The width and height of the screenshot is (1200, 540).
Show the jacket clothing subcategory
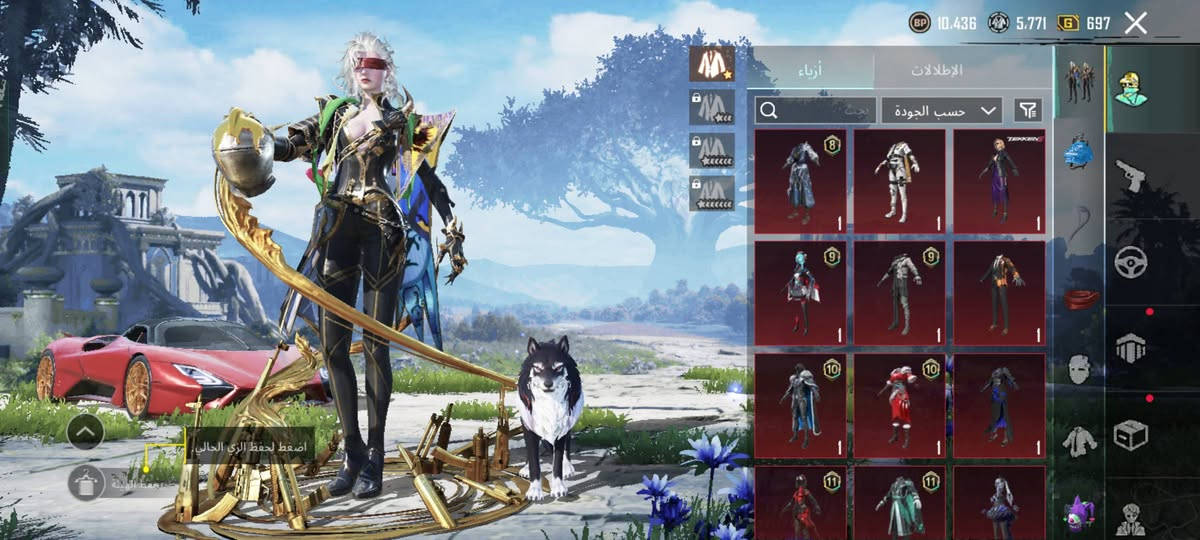[x=1078, y=440]
